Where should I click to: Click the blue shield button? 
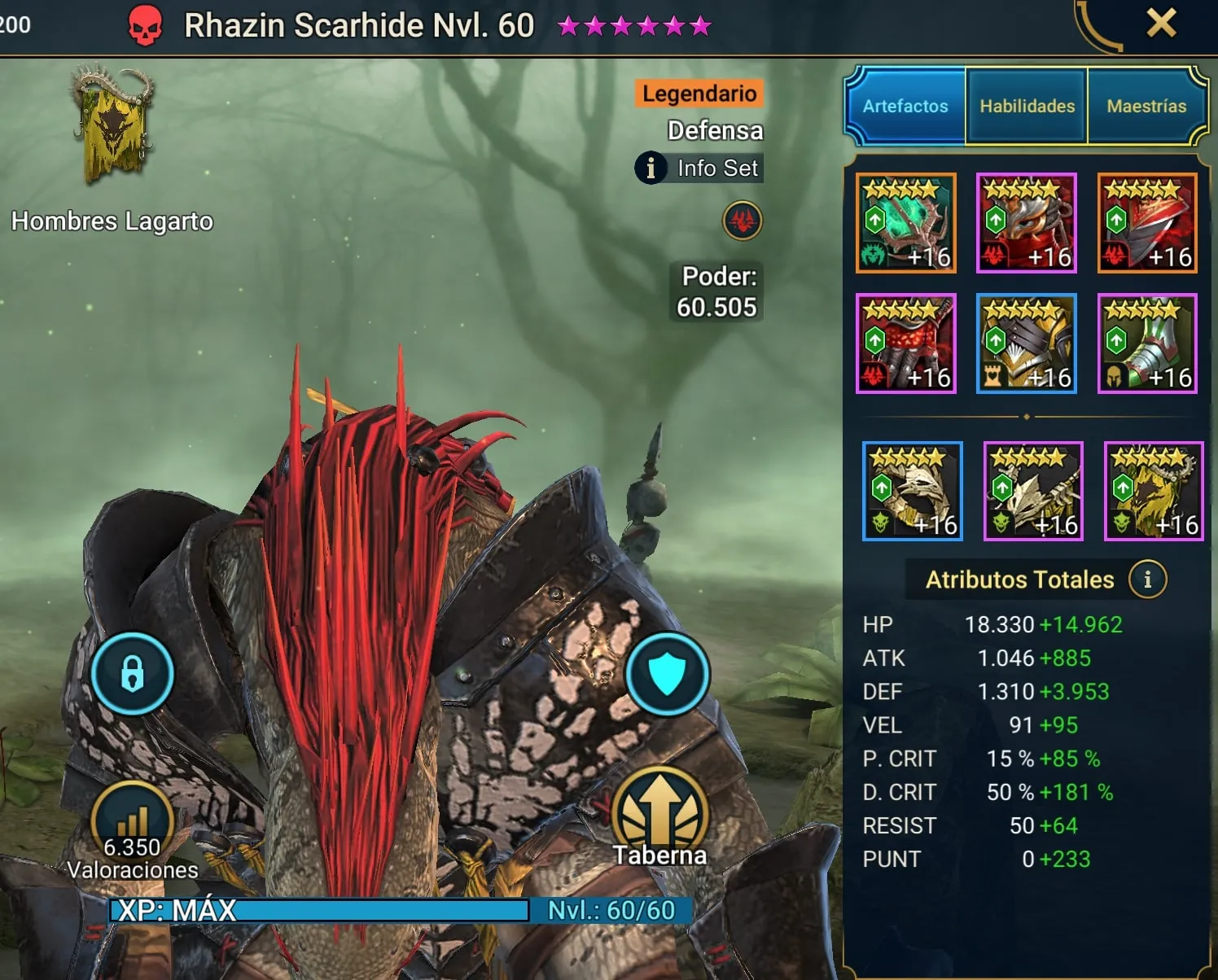(x=668, y=674)
